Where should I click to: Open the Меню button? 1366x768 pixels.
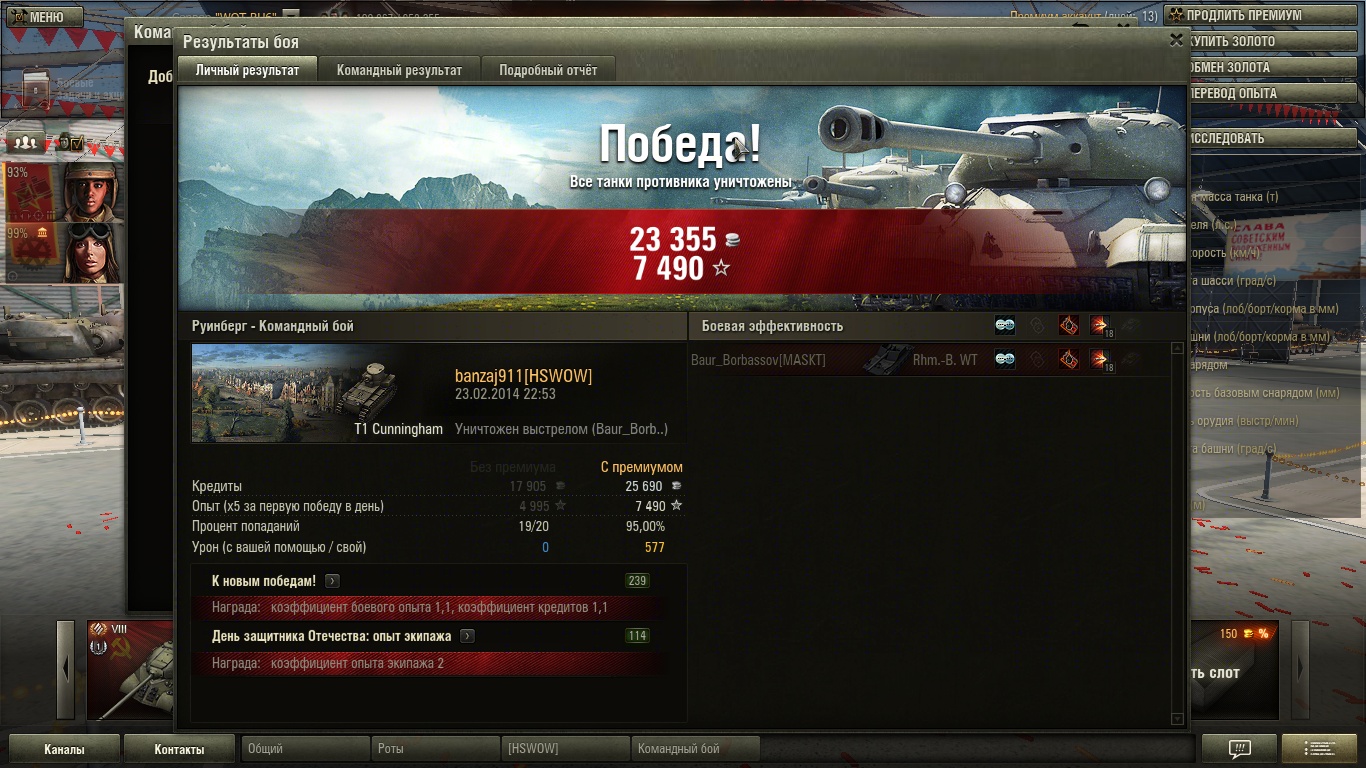pos(37,17)
